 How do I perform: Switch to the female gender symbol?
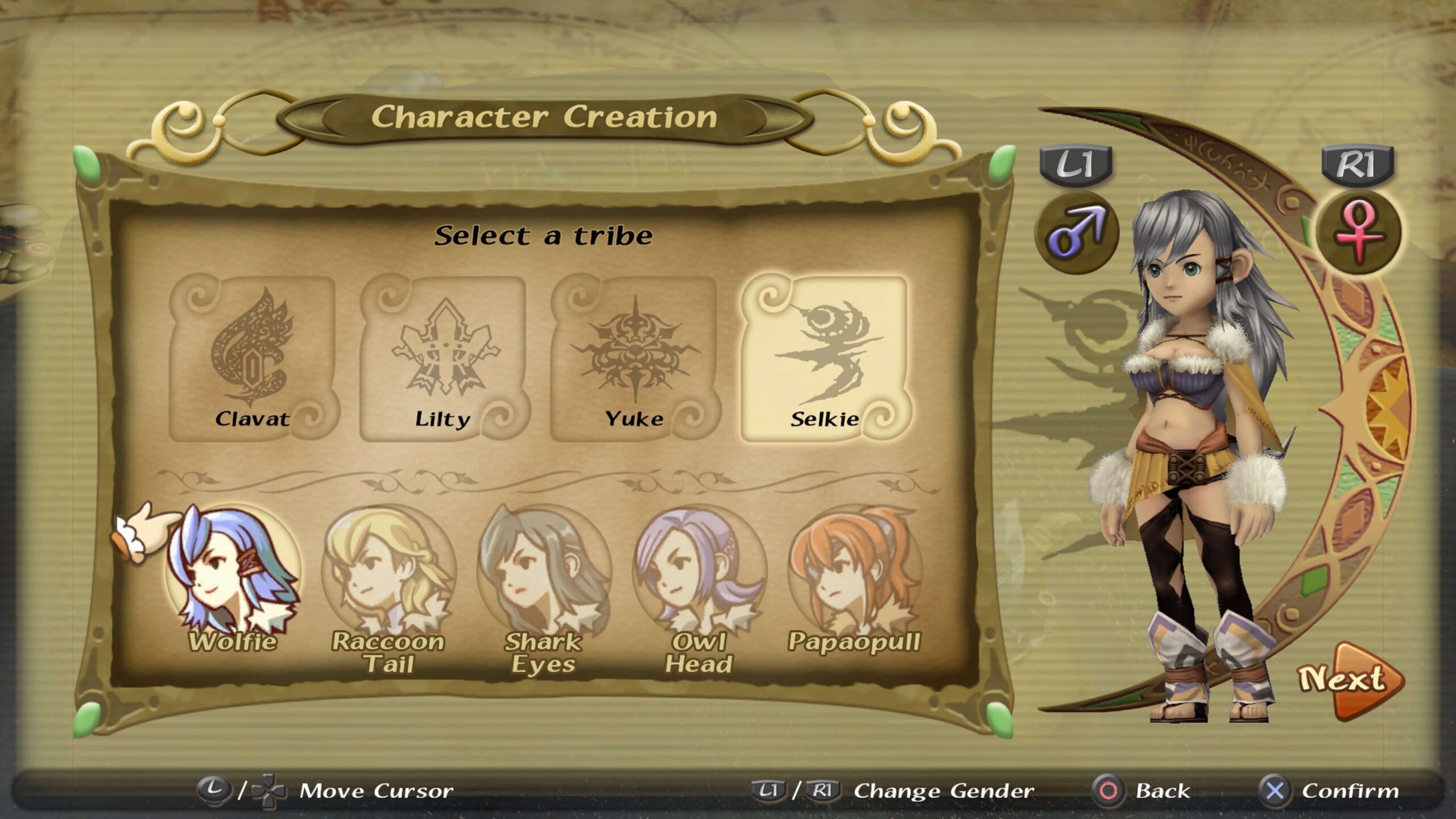click(x=1359, y=231)
